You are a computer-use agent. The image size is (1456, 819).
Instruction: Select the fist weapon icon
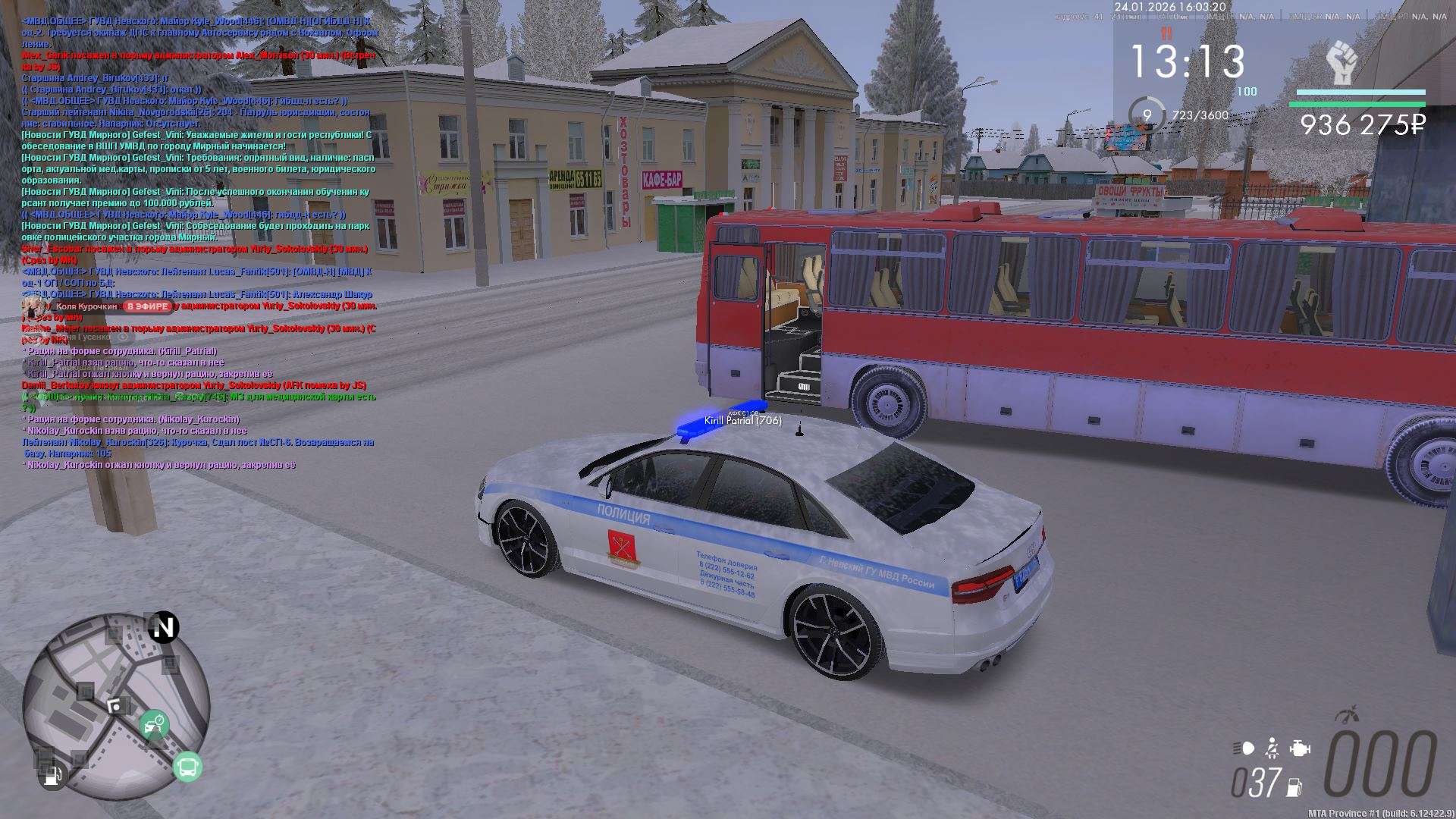pos(1341,64)
